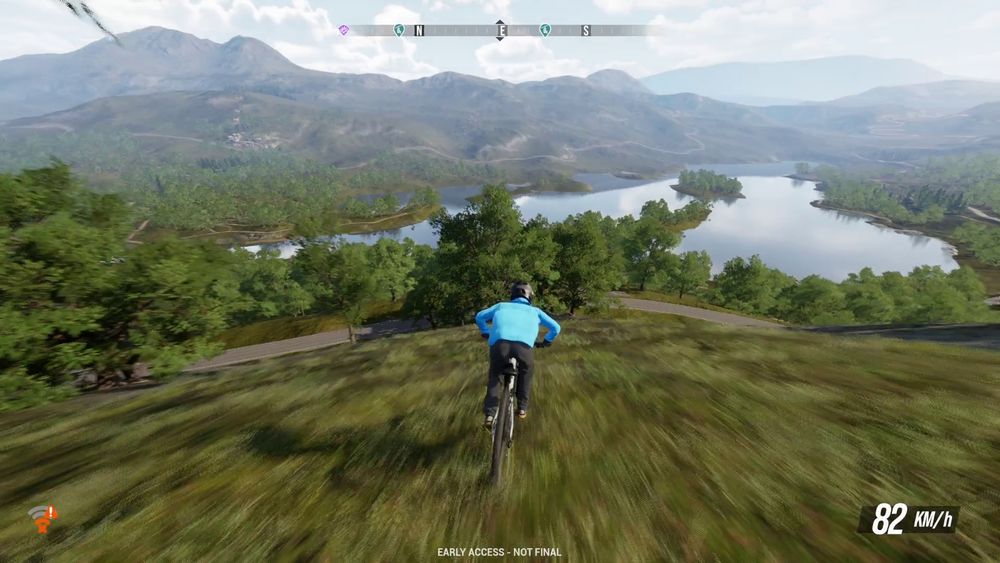The width and height of the screenshot is (1000, 563).
Task: Click the orange connection warning icon
Action: [42, 517]
